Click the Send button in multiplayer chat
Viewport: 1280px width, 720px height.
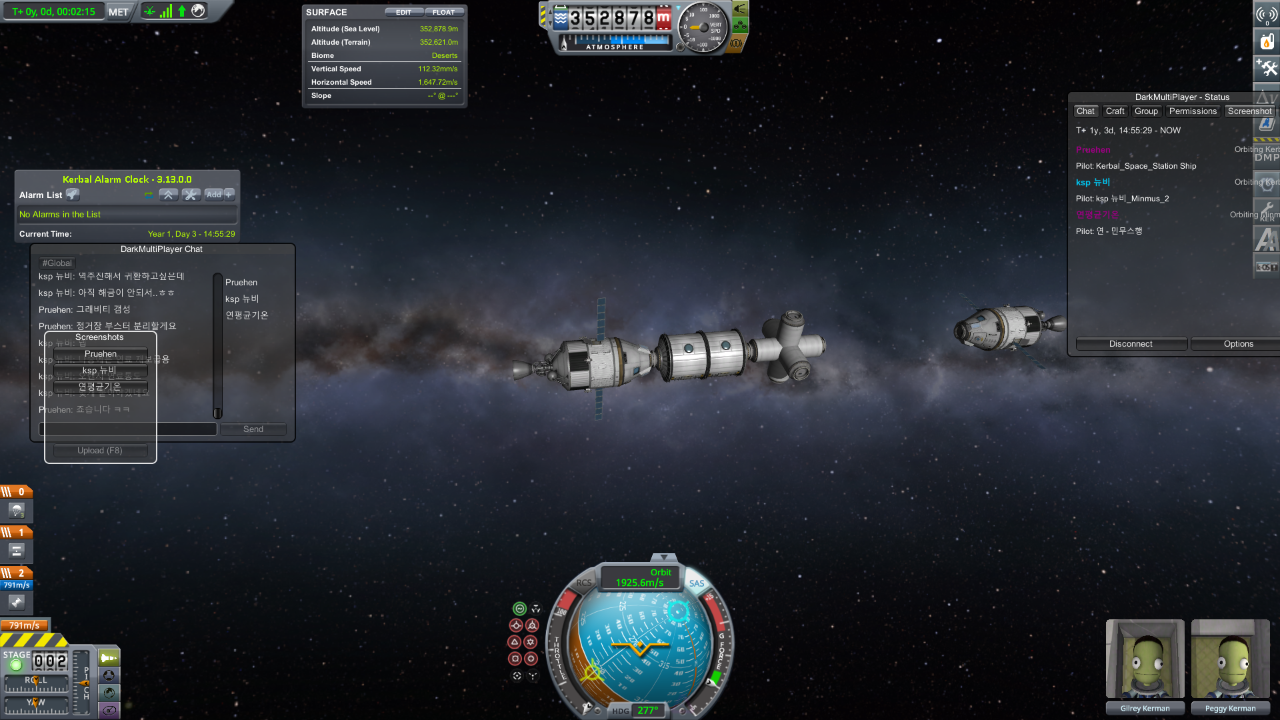point(253,429)
